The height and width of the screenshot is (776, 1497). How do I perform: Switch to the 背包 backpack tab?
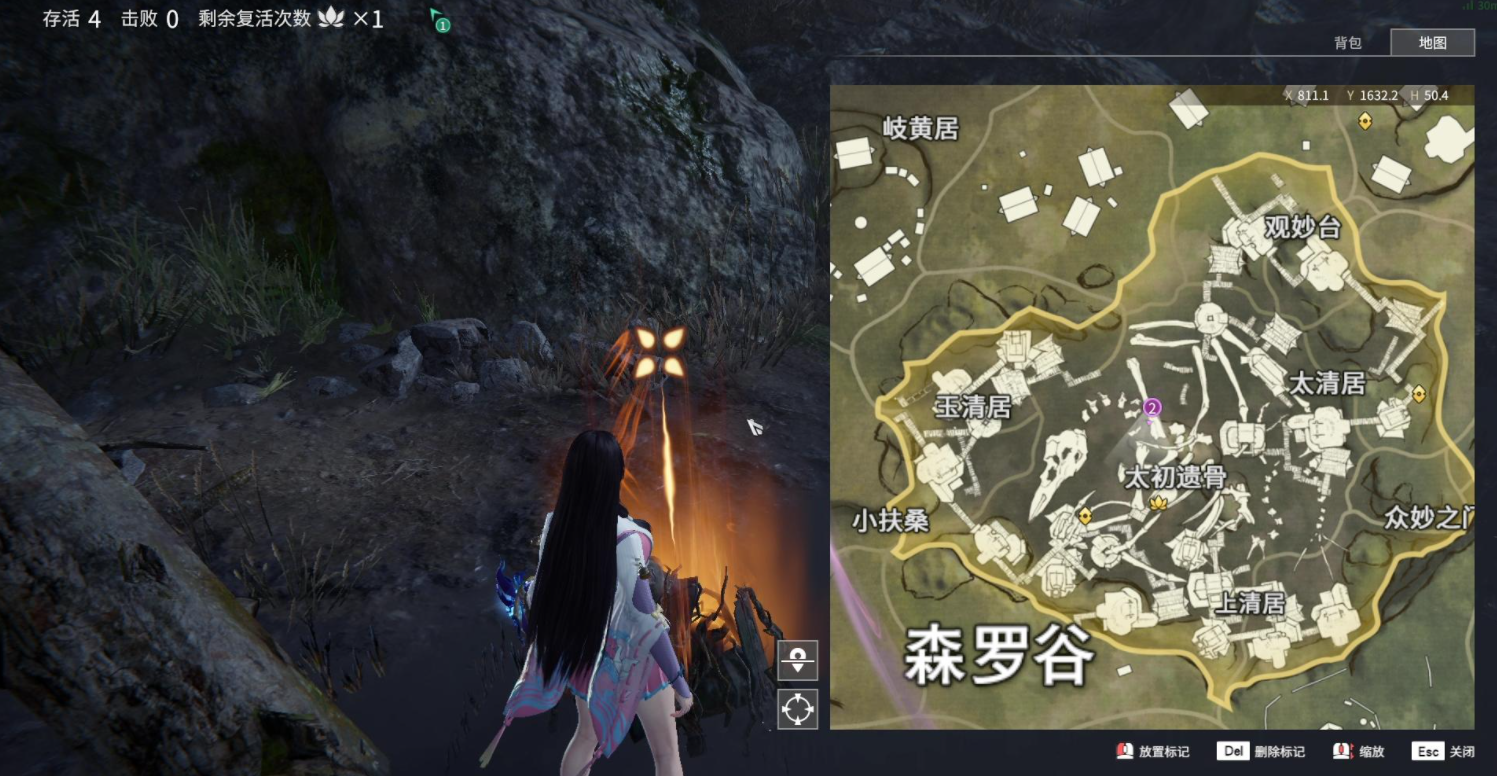pyautogui.click(x=1347, y=43)
